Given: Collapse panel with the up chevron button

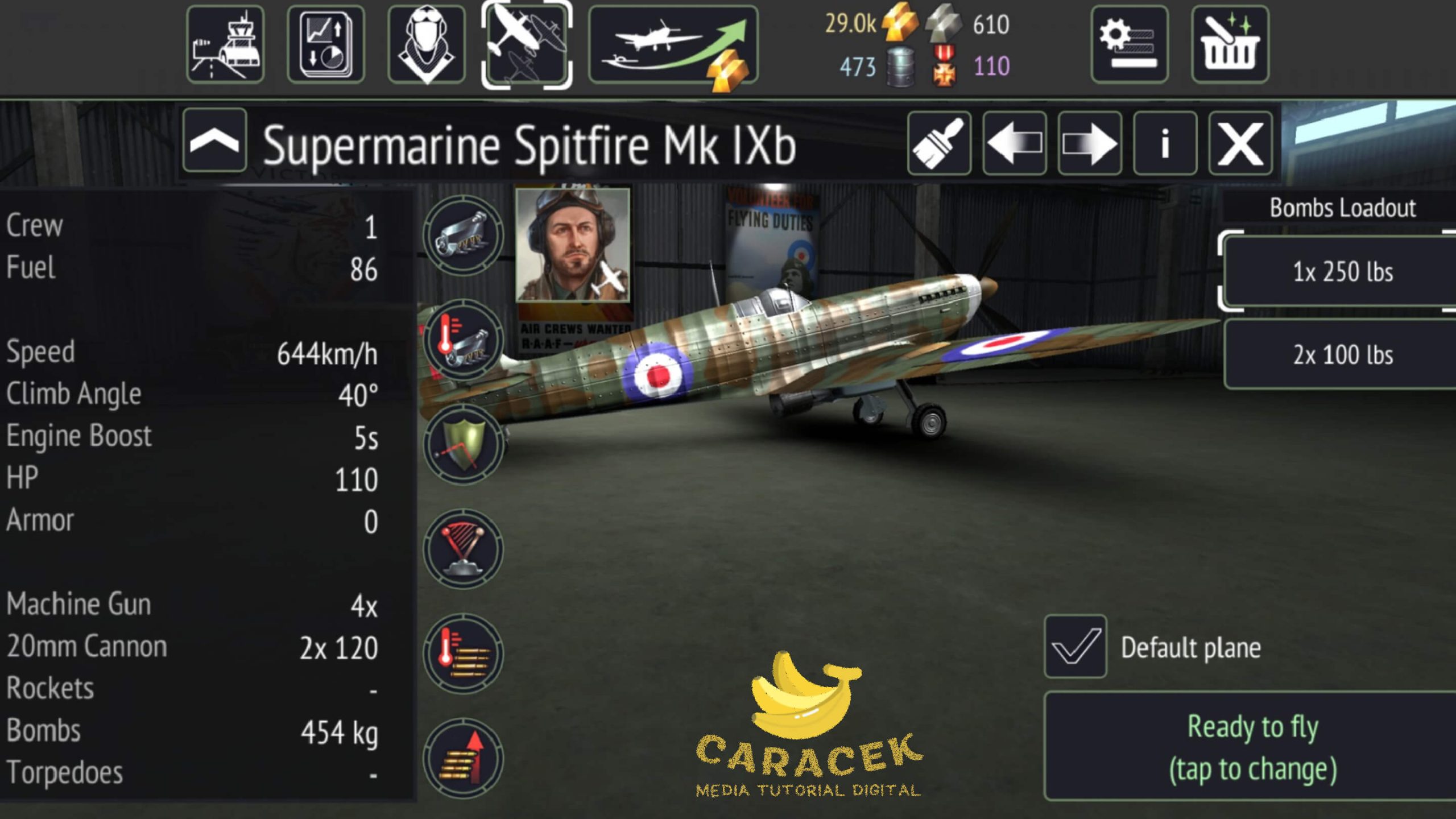Looking at the screenshot, I should click(x=214, y=141).
